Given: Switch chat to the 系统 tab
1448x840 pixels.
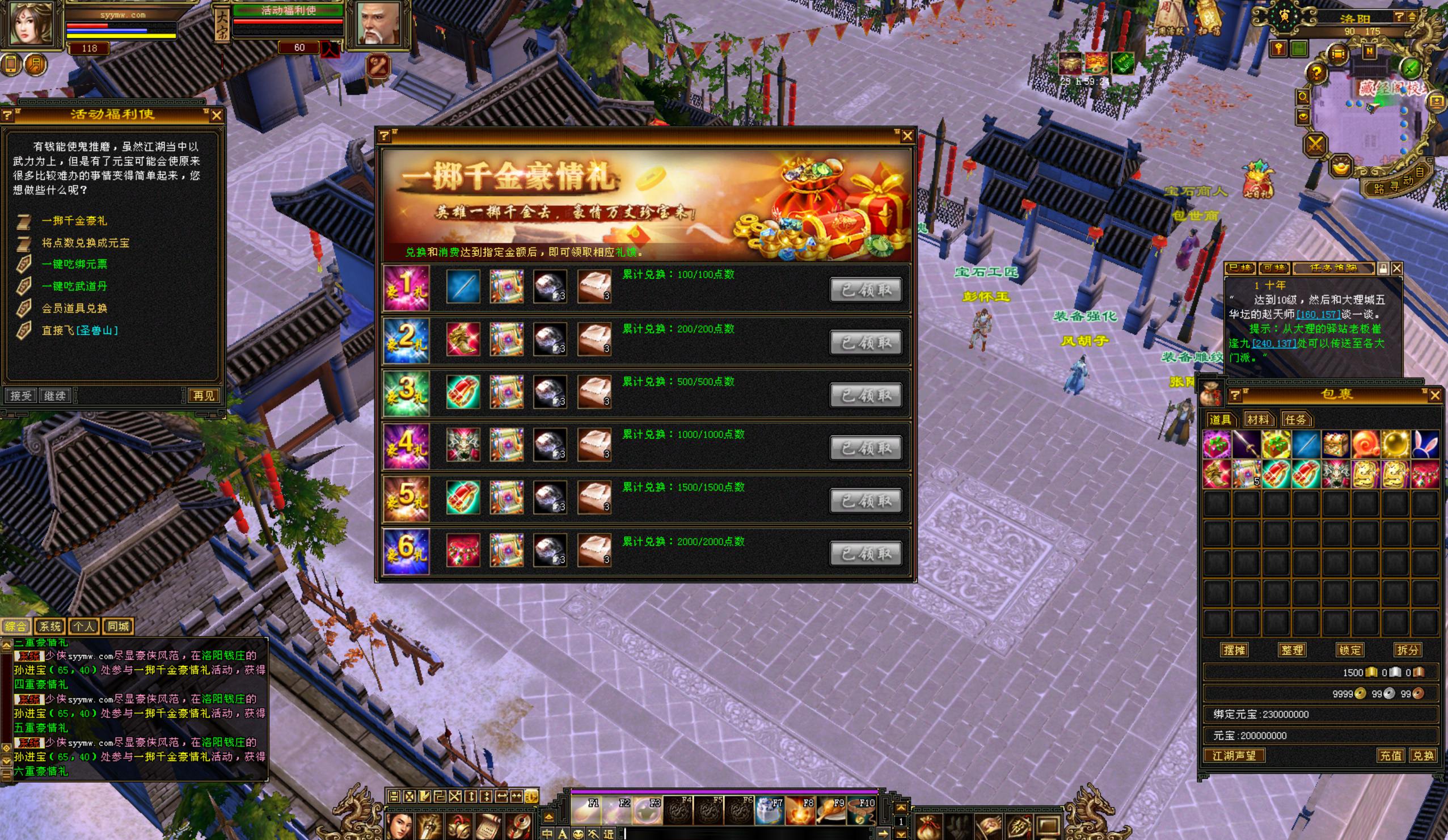Looking at the screenshot, I should click(x=50, y=626).
